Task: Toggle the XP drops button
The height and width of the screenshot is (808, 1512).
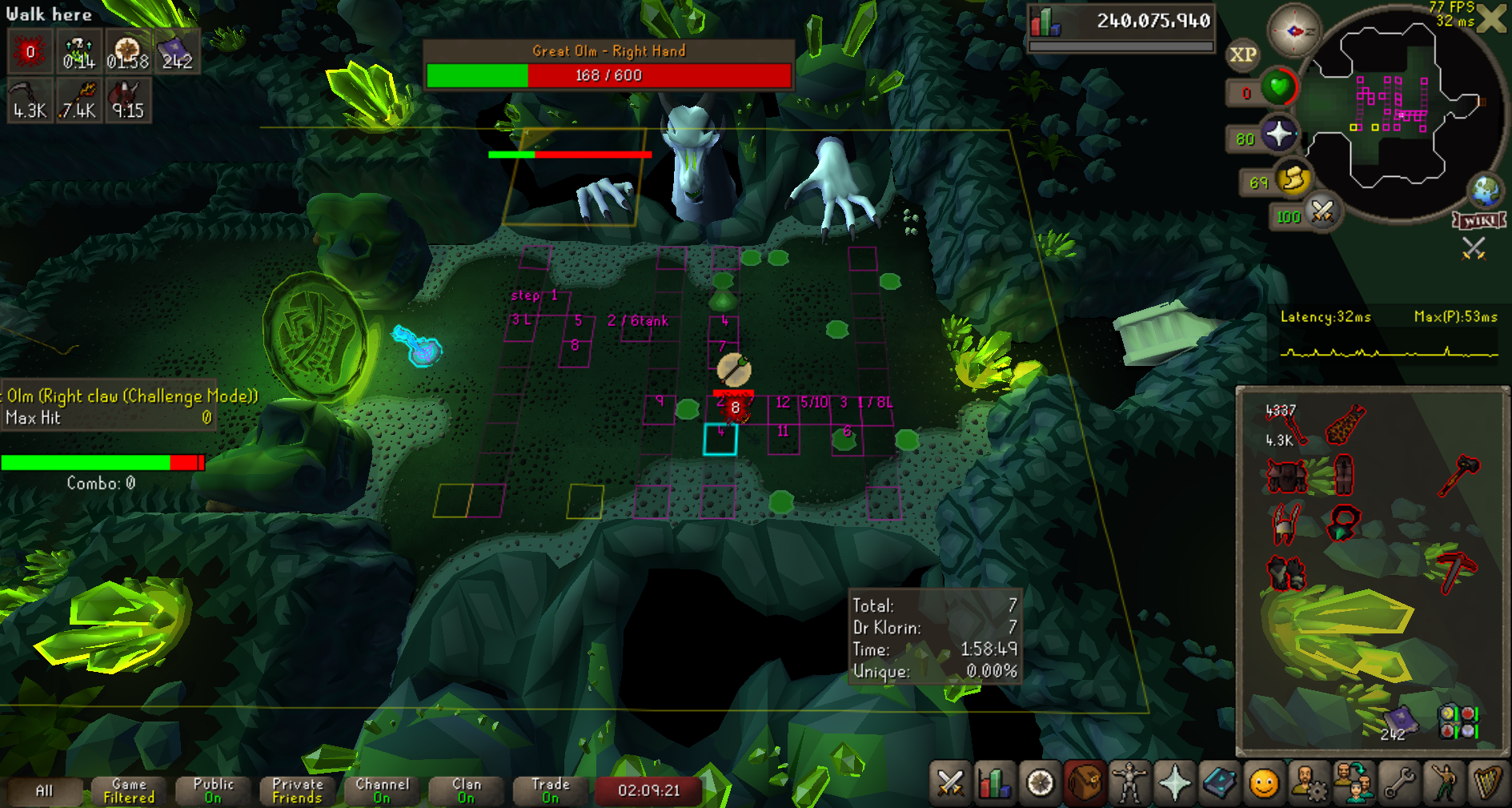Action: [x=1242, y=54]
